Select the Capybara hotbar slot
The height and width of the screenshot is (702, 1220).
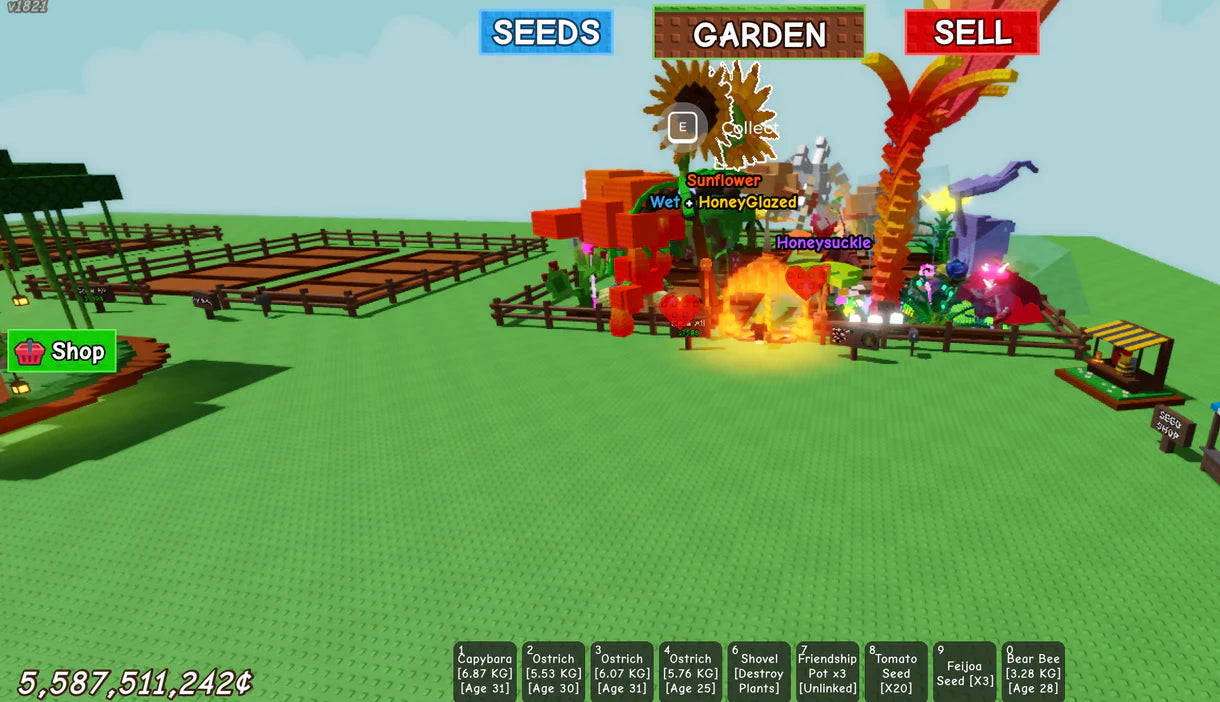485,672
